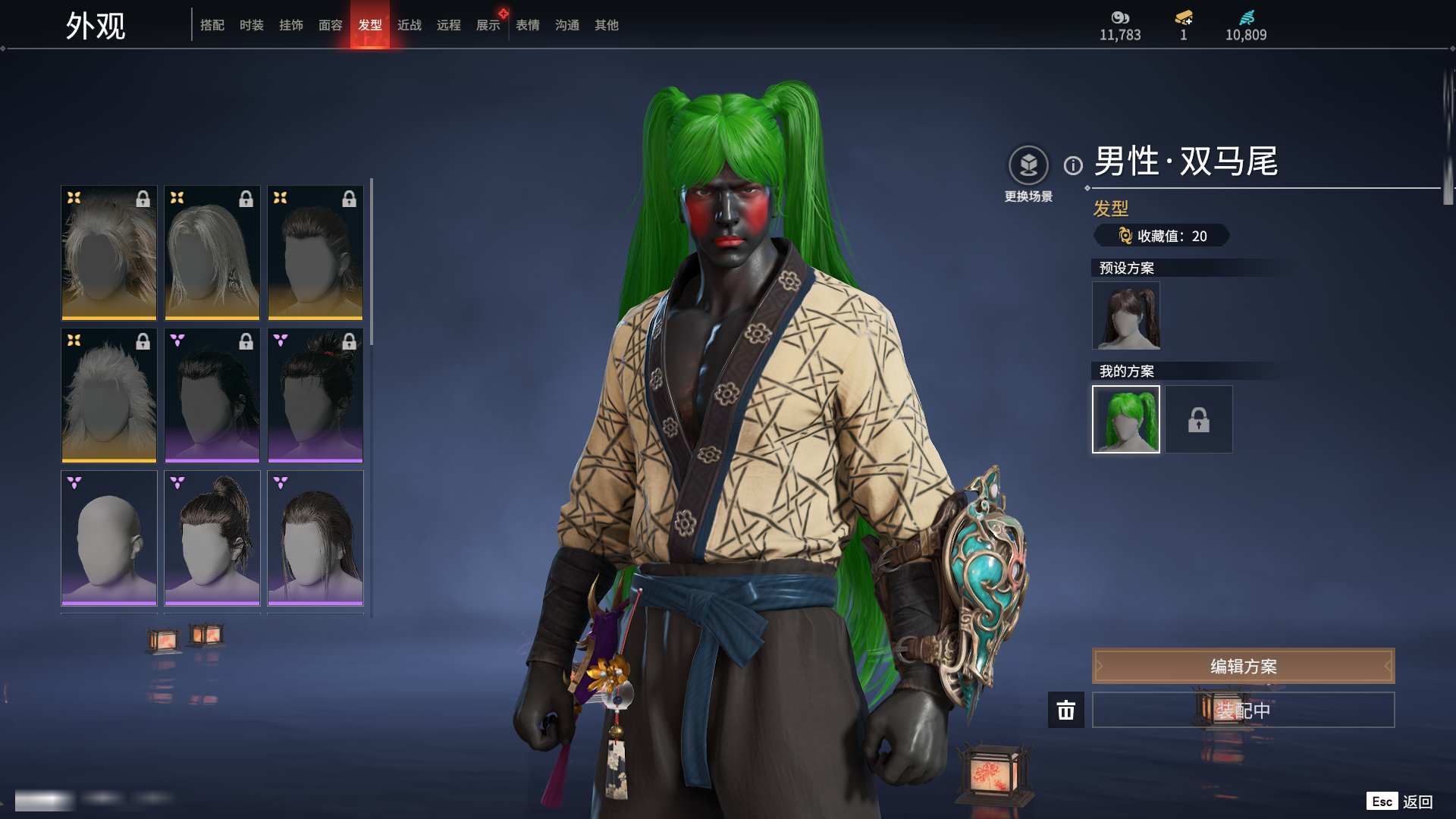Open 编辑方案 to edit the scheme
1456x819 pixels.
[x=1243, y=666]
